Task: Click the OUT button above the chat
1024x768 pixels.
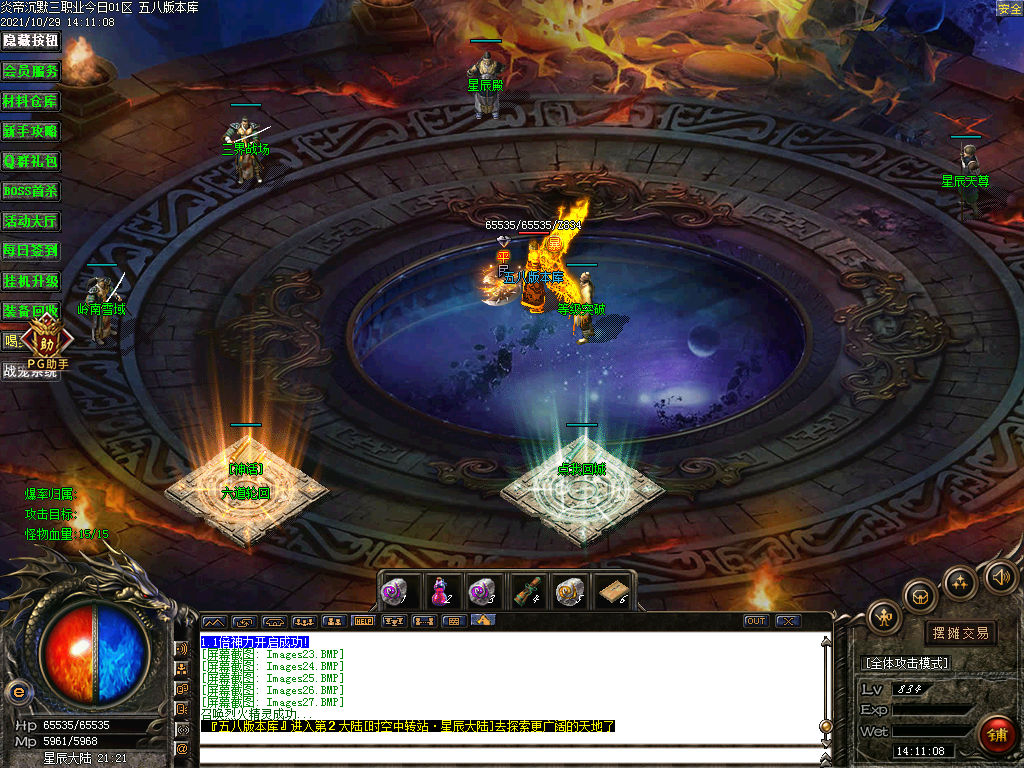Action: (756, 621)
